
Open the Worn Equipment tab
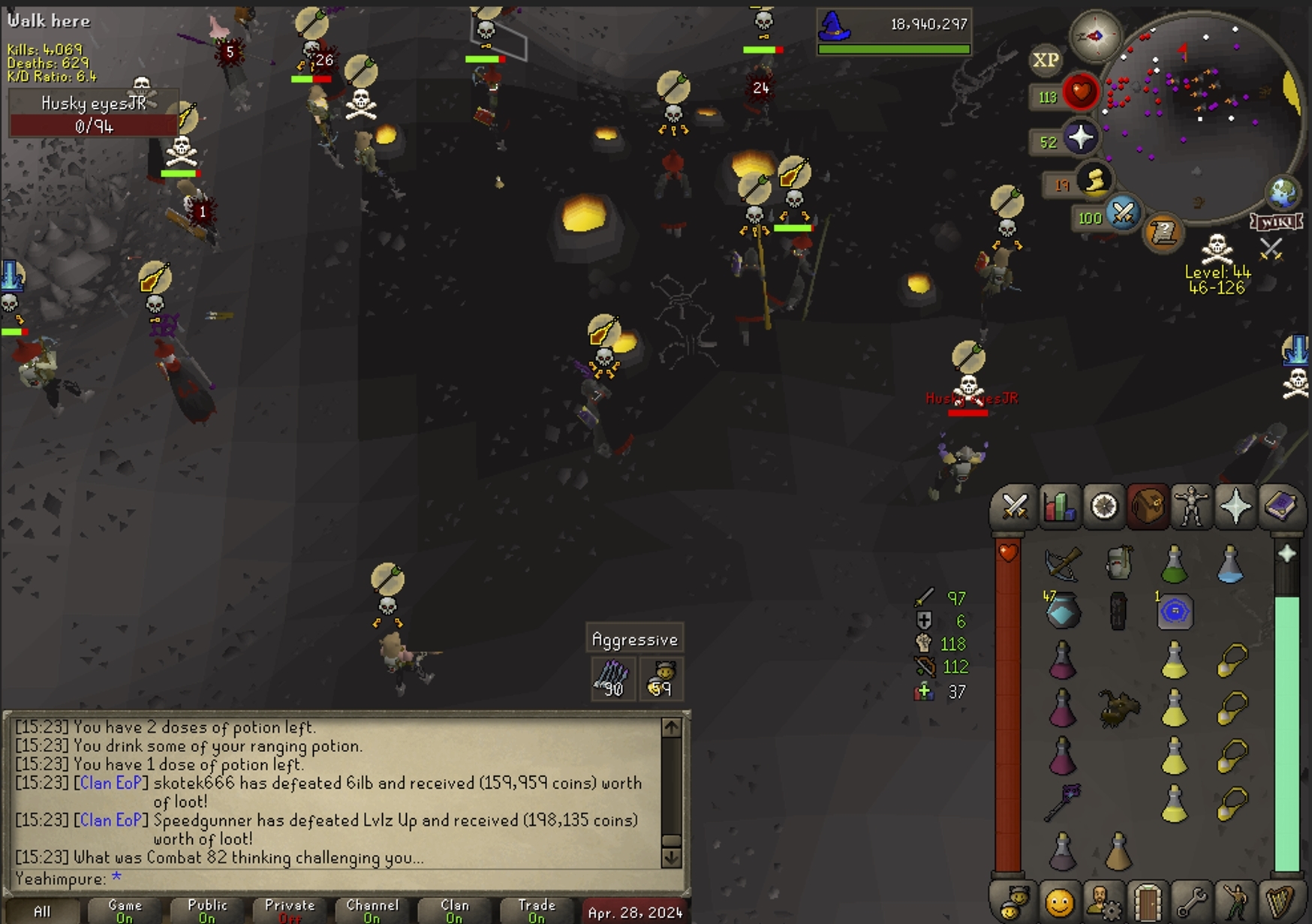(1191, 507)
